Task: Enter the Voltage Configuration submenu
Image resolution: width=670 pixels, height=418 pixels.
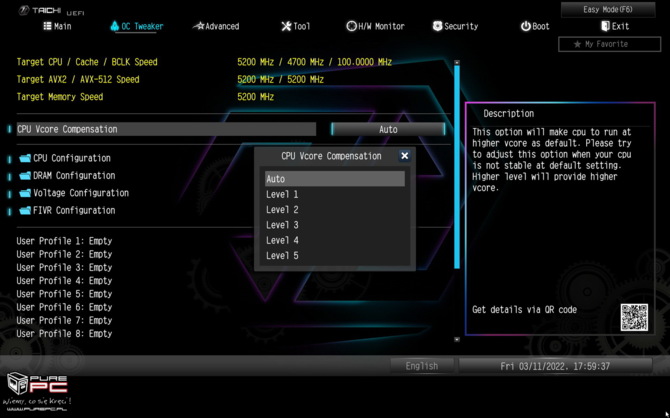Action: pyautogui.click(x=80, y=193)
